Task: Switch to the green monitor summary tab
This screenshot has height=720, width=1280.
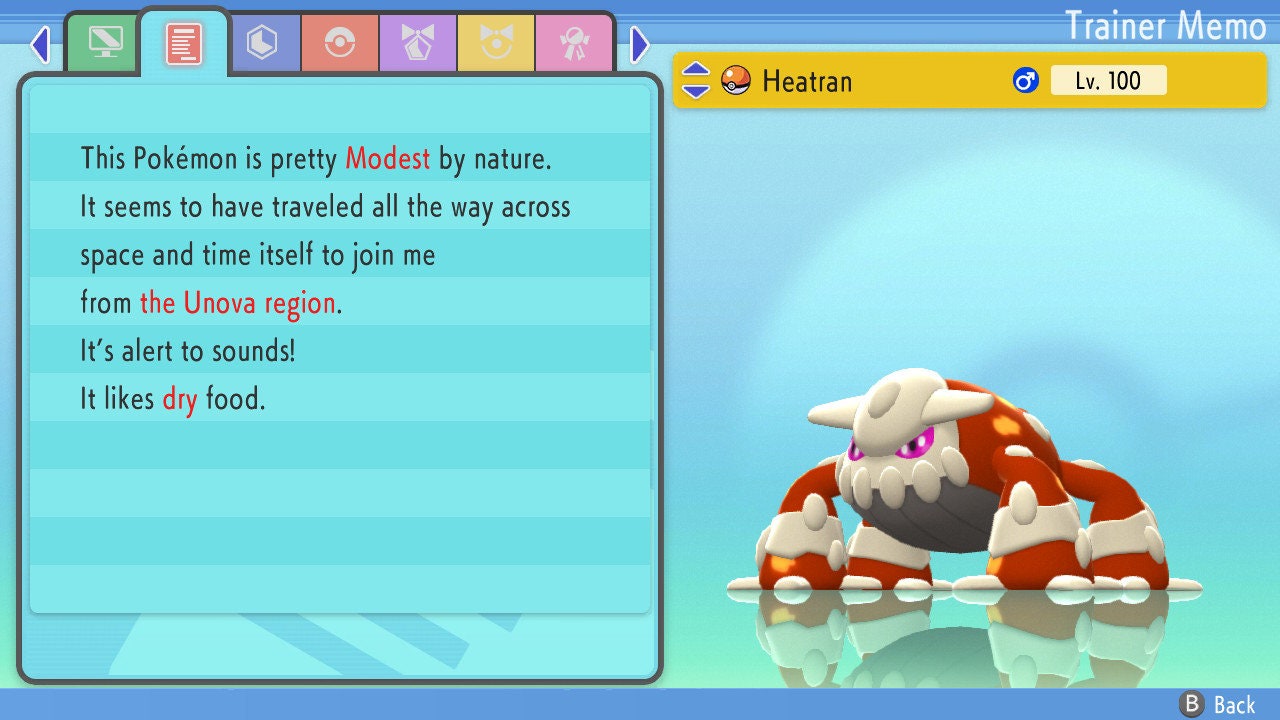Action: point(105,43)
